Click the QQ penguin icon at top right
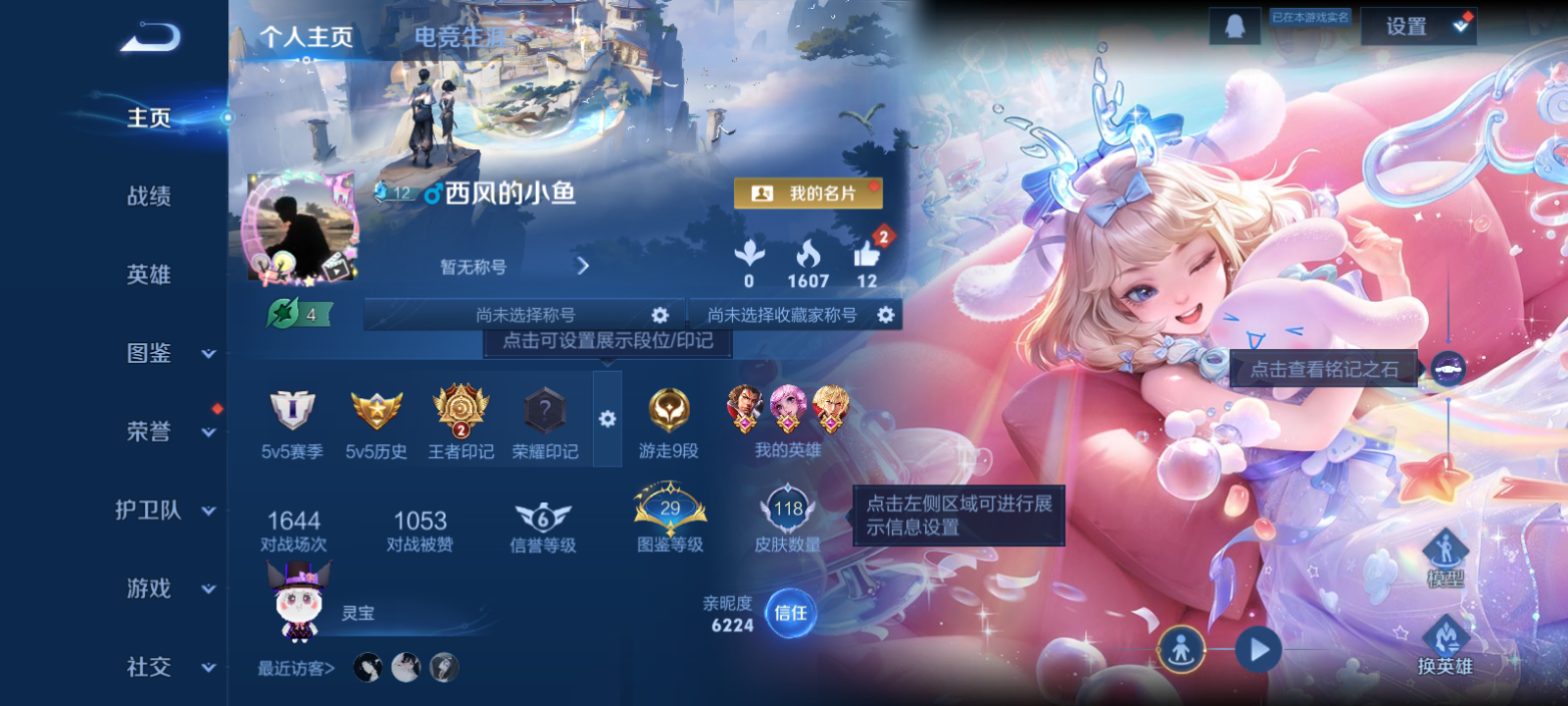Viewport: 1568px width, 706px height. [1233, 25]
